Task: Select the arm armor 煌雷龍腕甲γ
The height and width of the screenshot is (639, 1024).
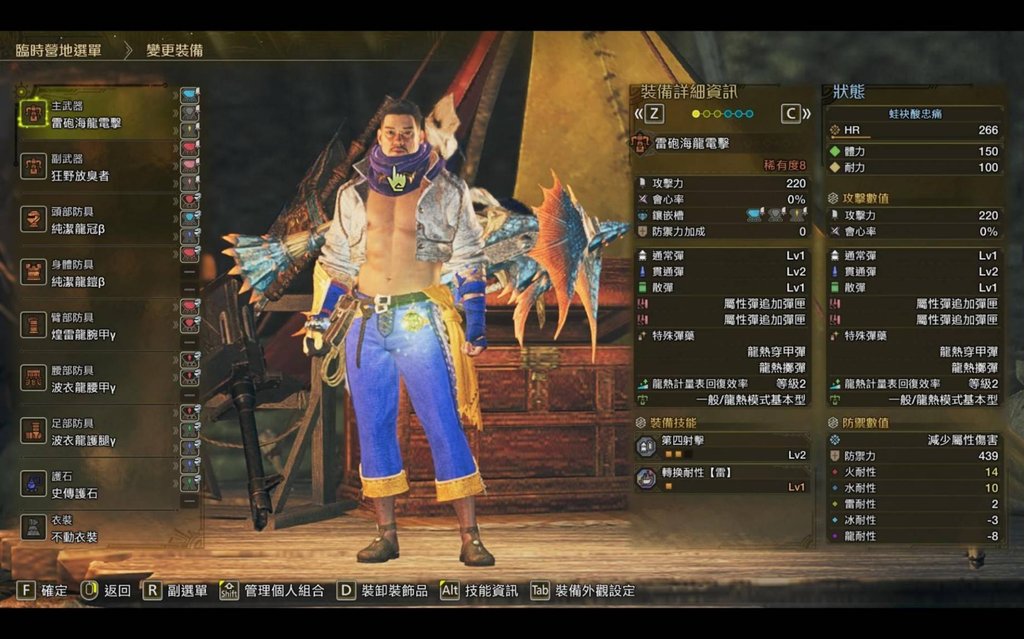Action: click(x=95, y=326)
